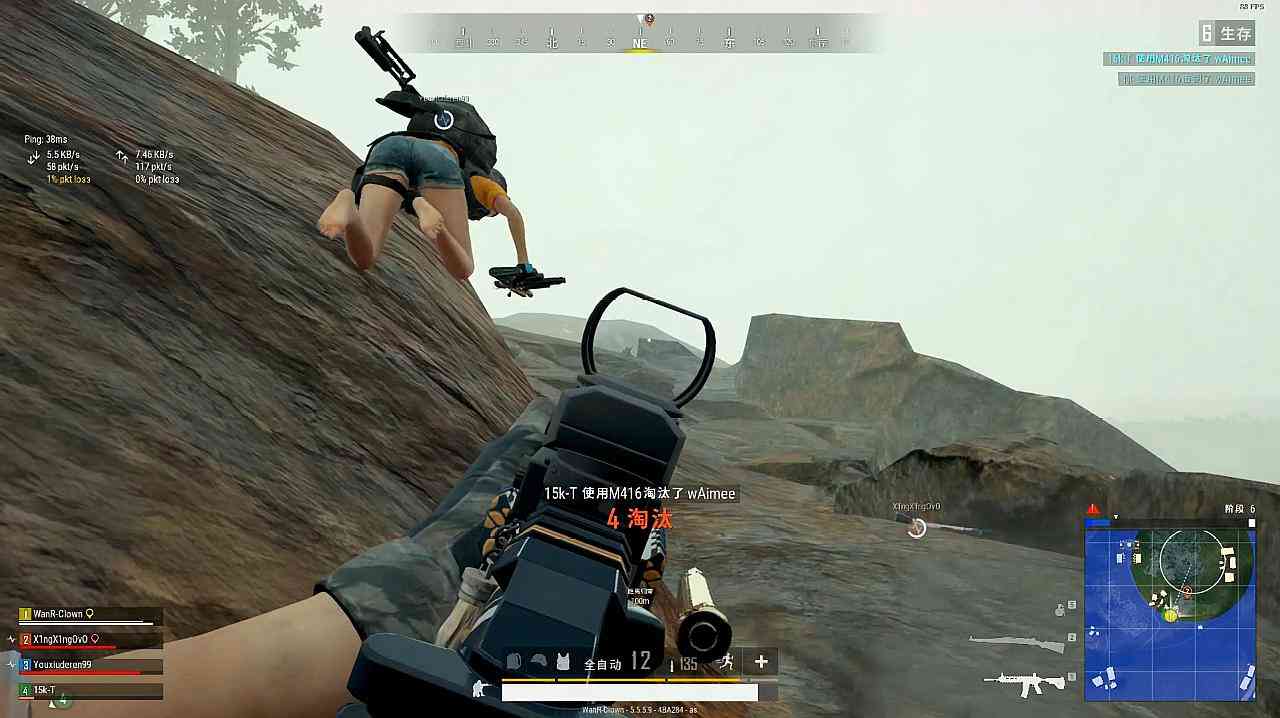Select the M416 assault rifle slot
This screenshot has height=718, width=1280.
click(x=1024, y=683)
